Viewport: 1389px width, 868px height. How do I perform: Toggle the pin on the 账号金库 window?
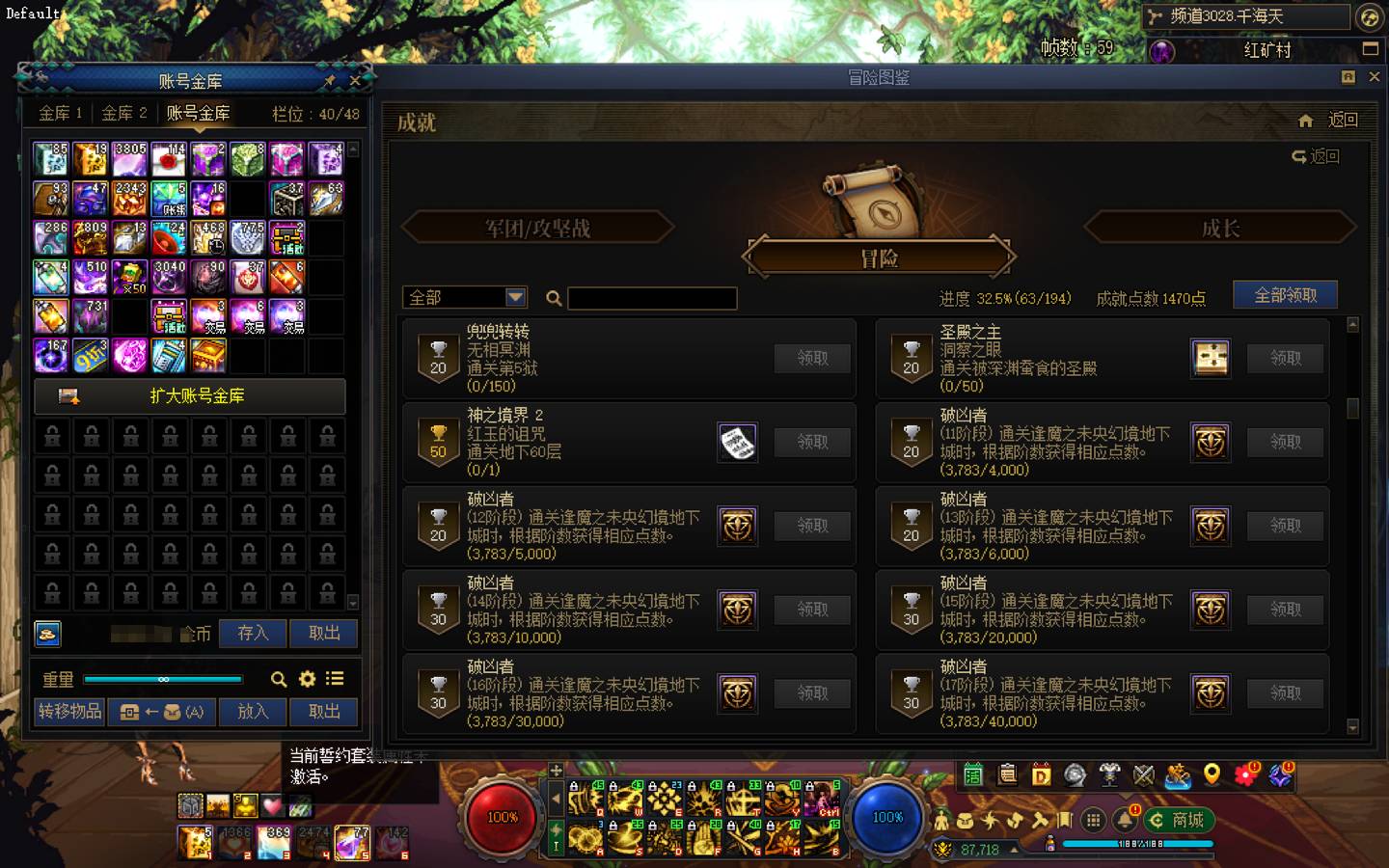pyautogui.click(x=329, y=81)
